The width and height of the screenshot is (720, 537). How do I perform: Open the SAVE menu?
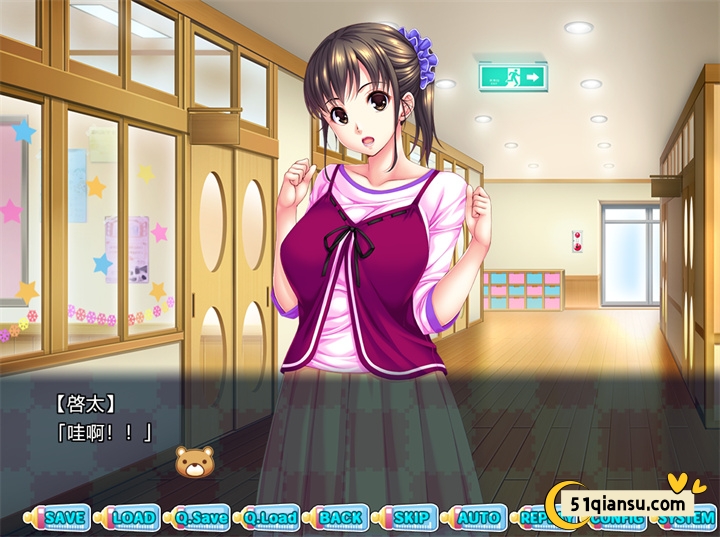65,518
